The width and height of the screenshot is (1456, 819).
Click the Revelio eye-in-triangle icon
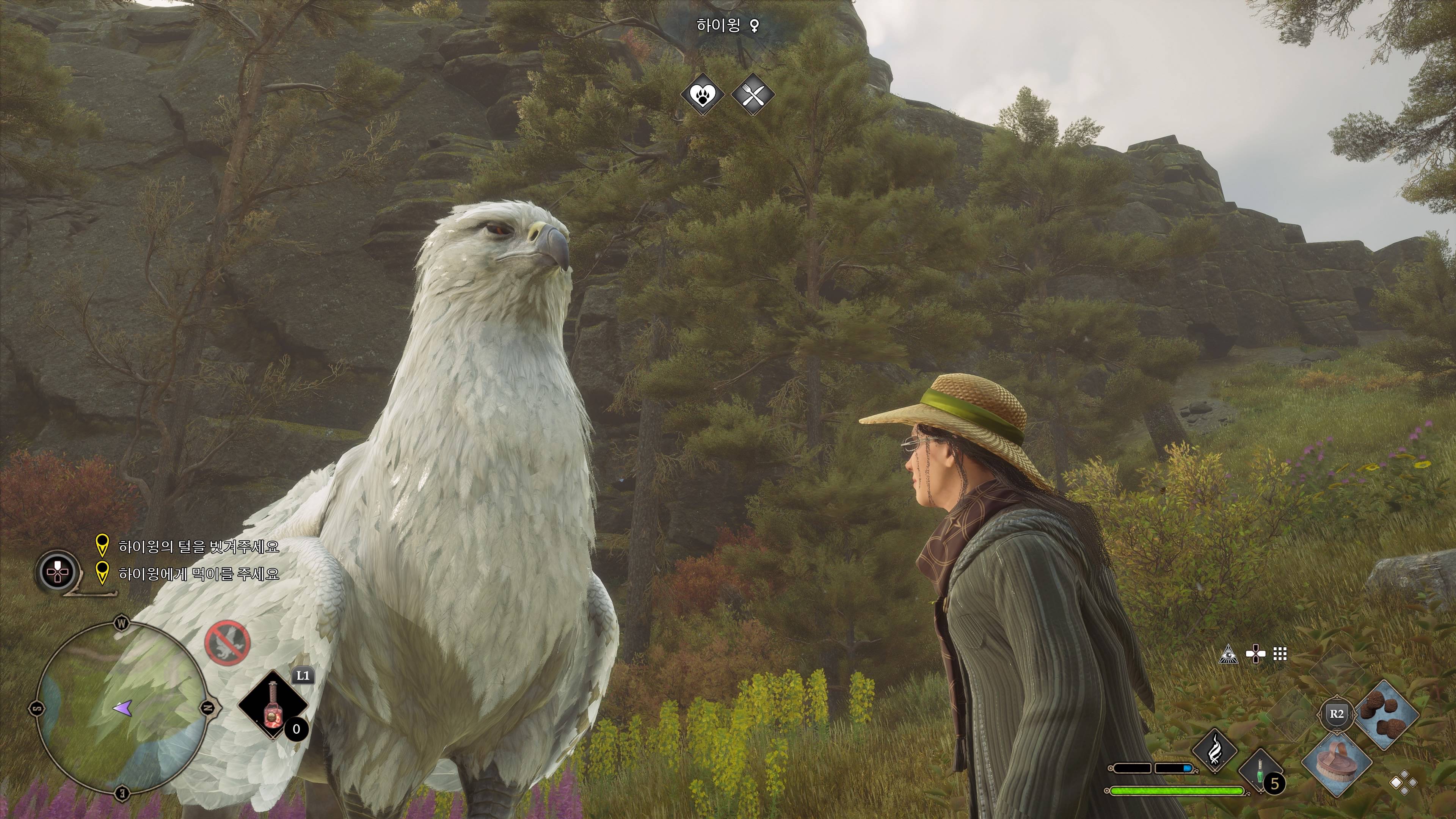tap(1228, 654)
